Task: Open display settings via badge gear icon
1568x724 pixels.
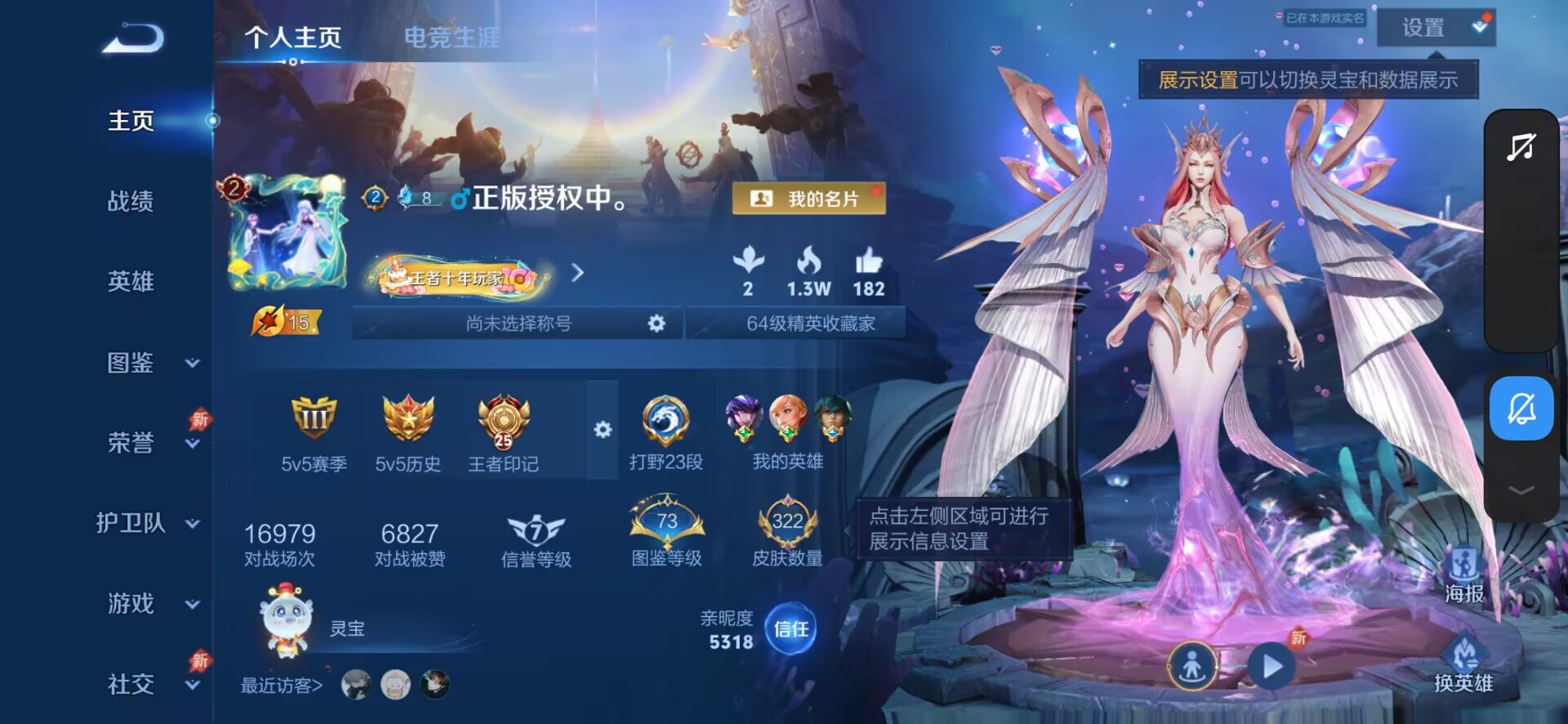Action: click(x=603, y=429)
